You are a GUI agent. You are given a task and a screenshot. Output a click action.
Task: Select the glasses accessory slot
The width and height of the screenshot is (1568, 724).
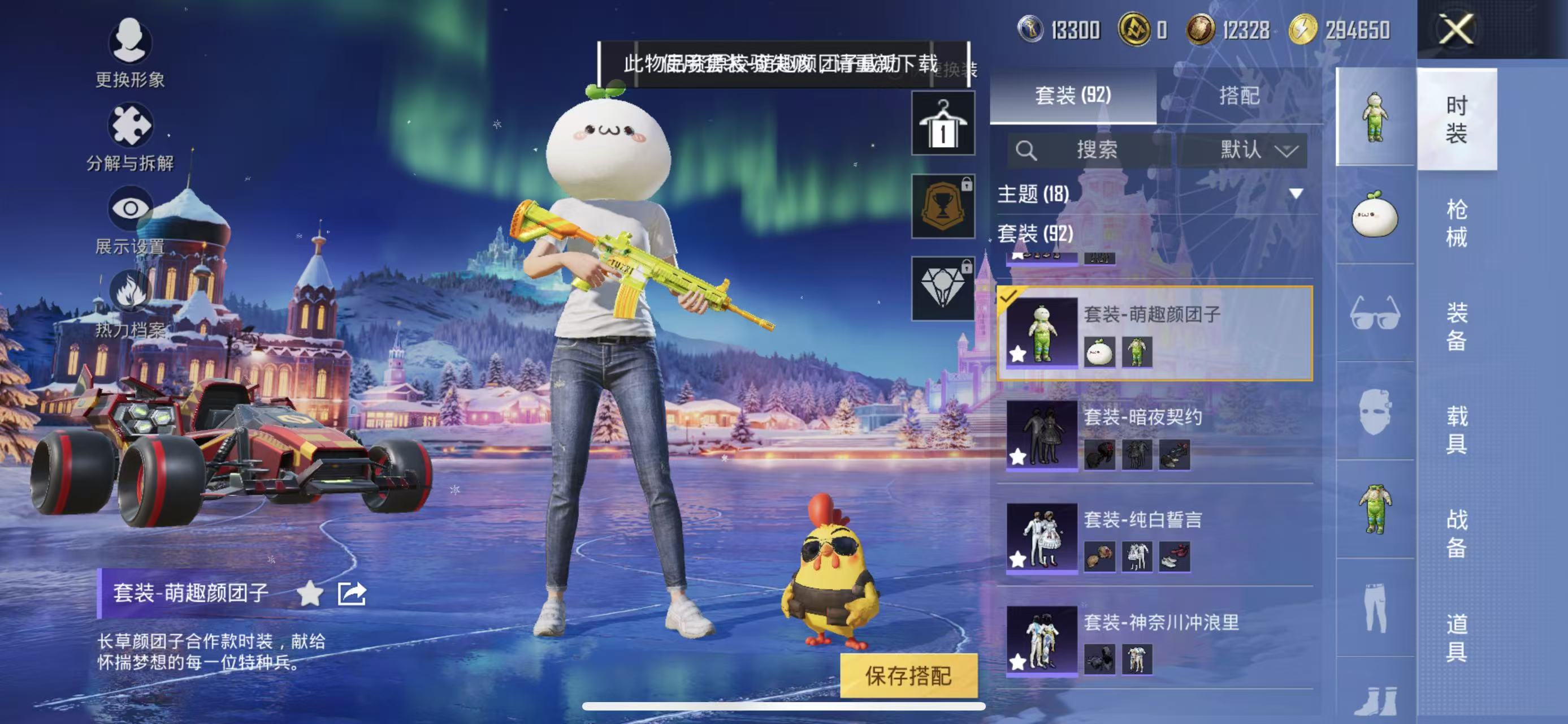1375,312
